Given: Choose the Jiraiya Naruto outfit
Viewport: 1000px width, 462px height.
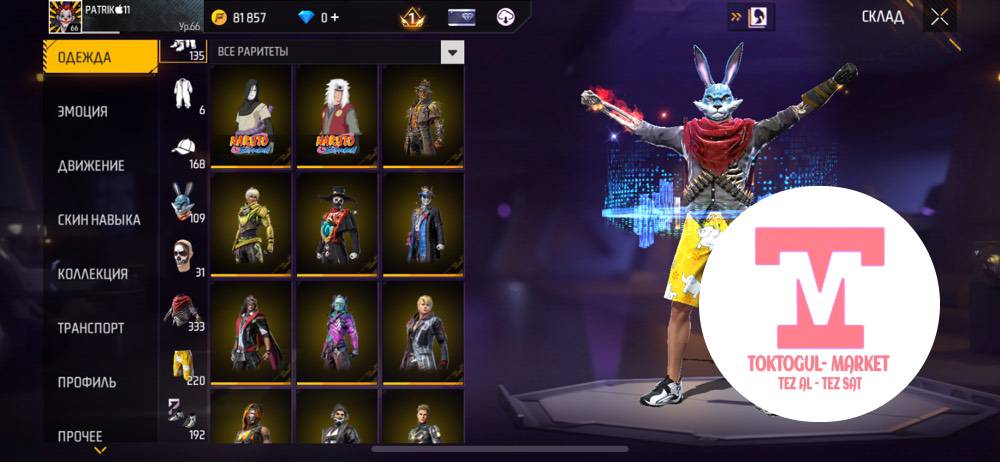Looking at the screenshot, I should tap(335, 116).
